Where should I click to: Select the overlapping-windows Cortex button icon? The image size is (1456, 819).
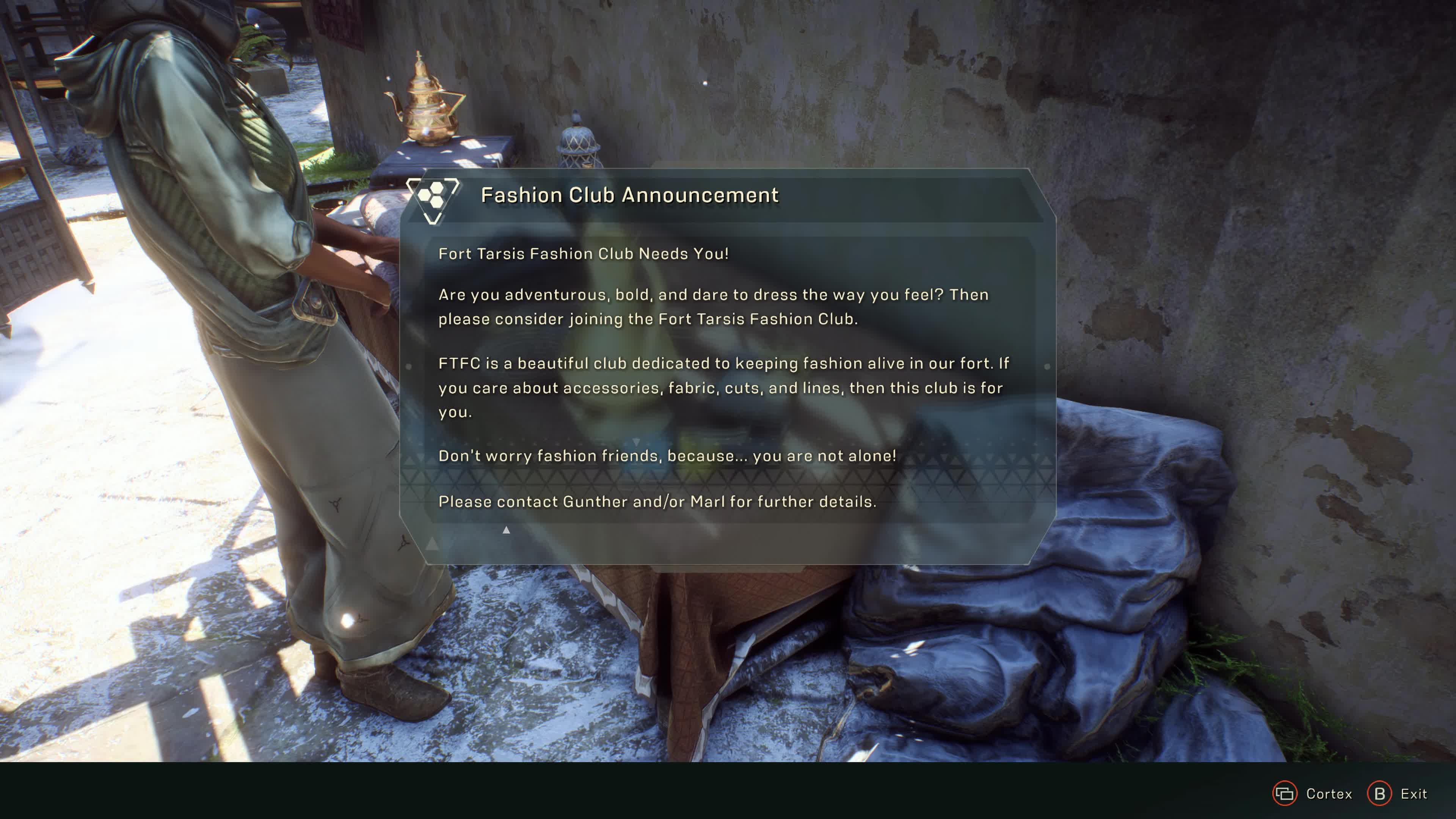[x=1284, y=794]
